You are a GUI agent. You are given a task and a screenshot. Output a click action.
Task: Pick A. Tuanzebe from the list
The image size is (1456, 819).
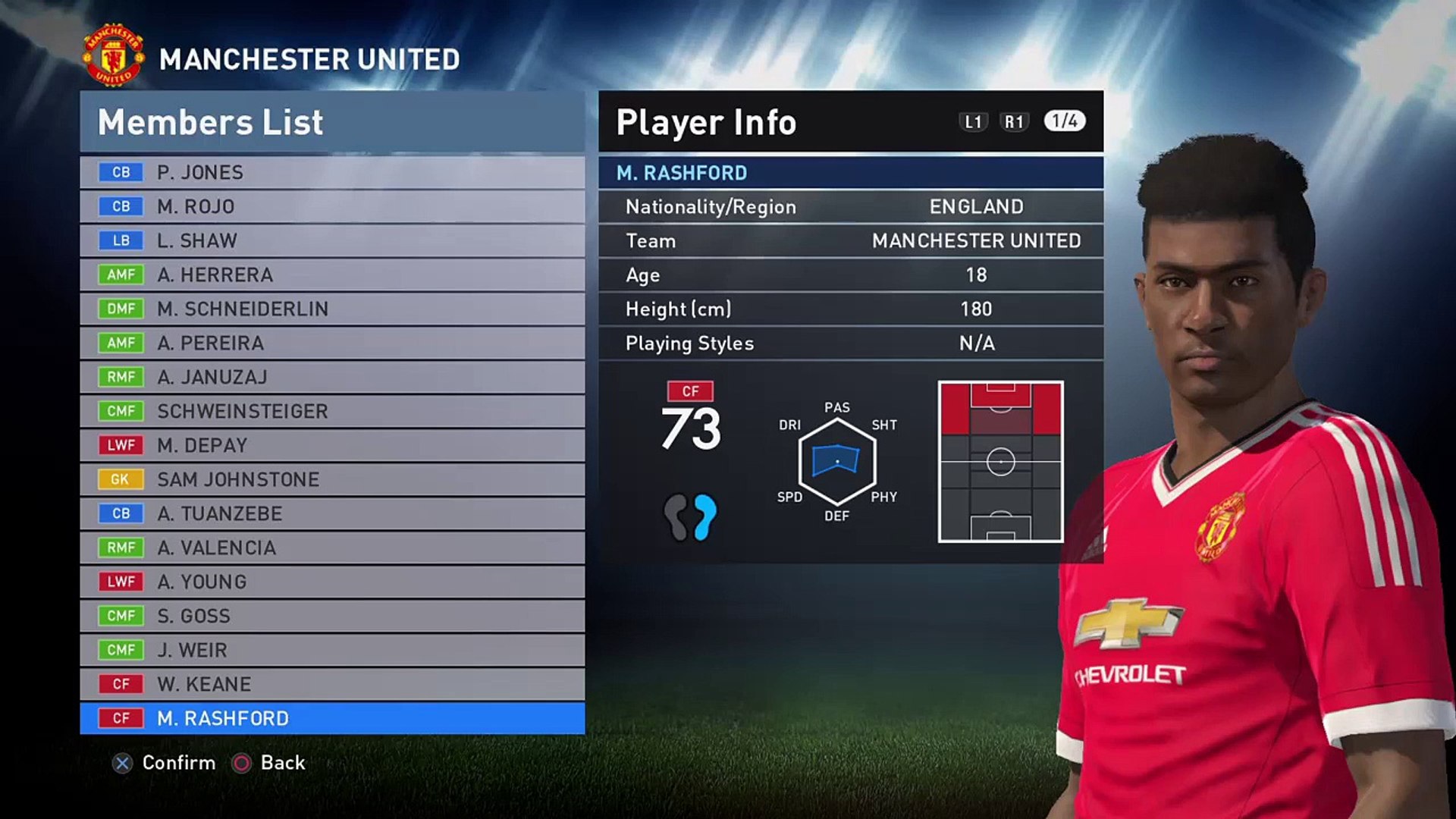pos(332,513)
